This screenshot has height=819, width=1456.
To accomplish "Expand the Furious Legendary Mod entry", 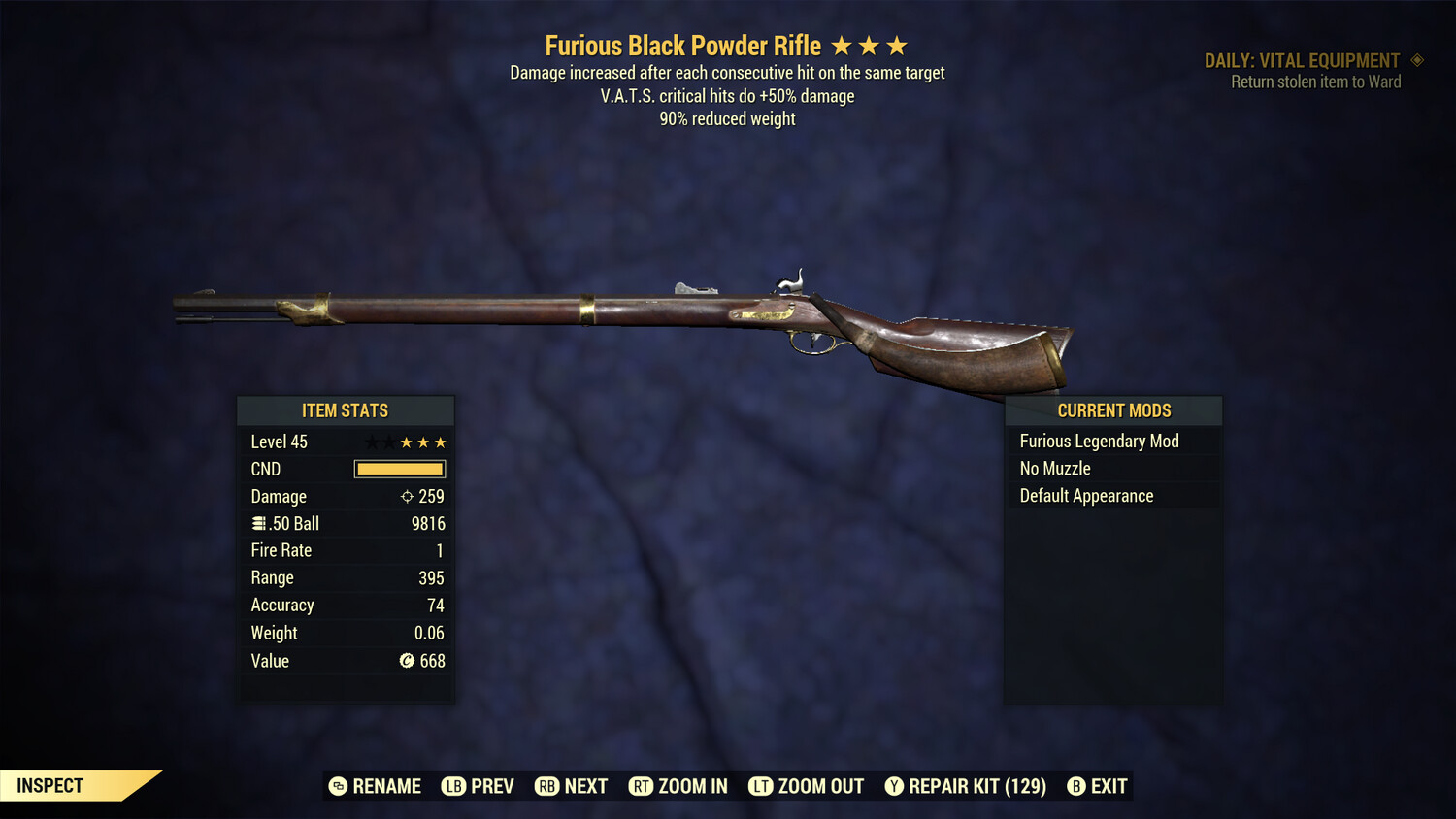I will [x=1099, y=441].
